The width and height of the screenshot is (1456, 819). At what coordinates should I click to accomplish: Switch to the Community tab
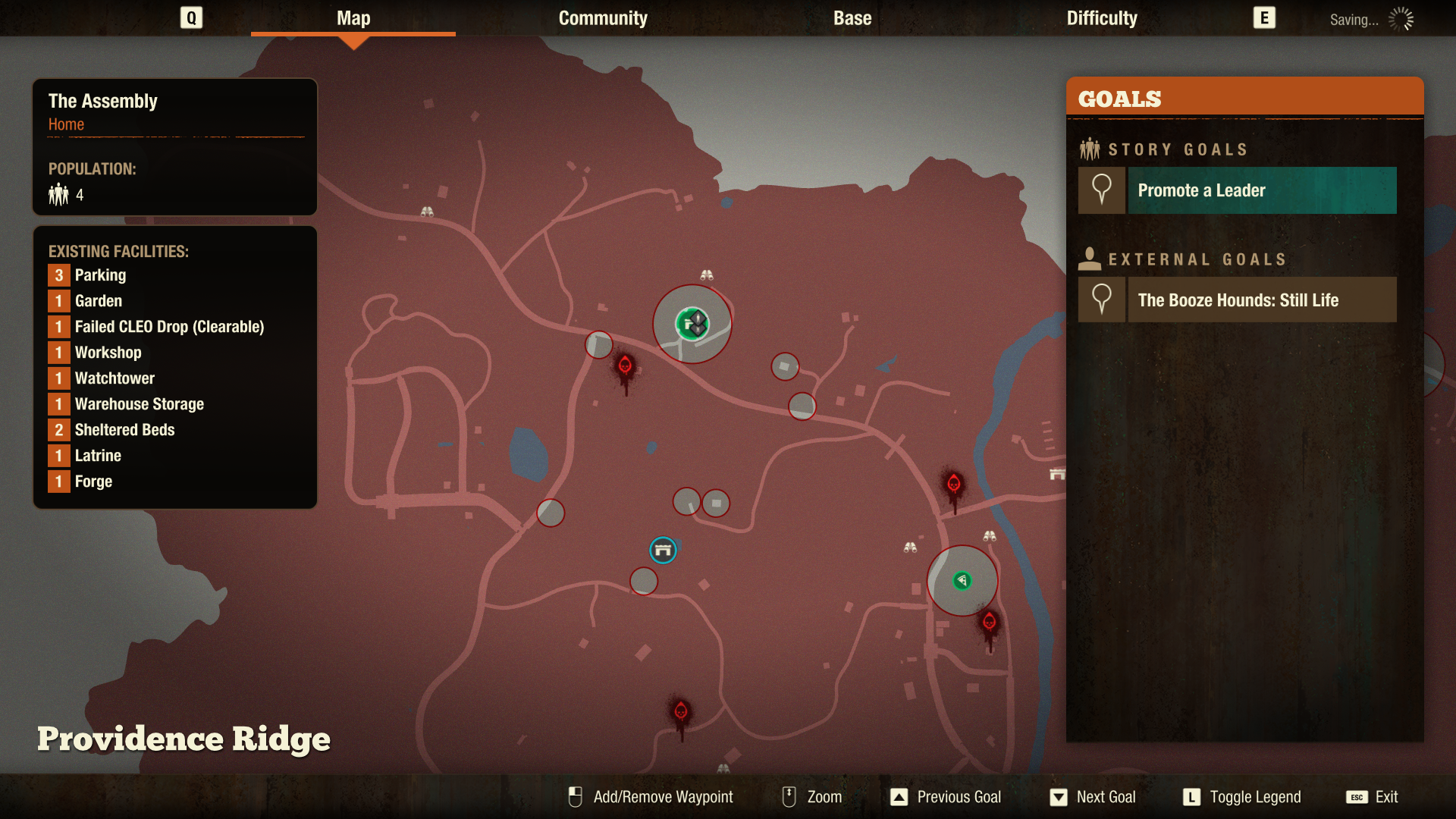pos(602,18)
